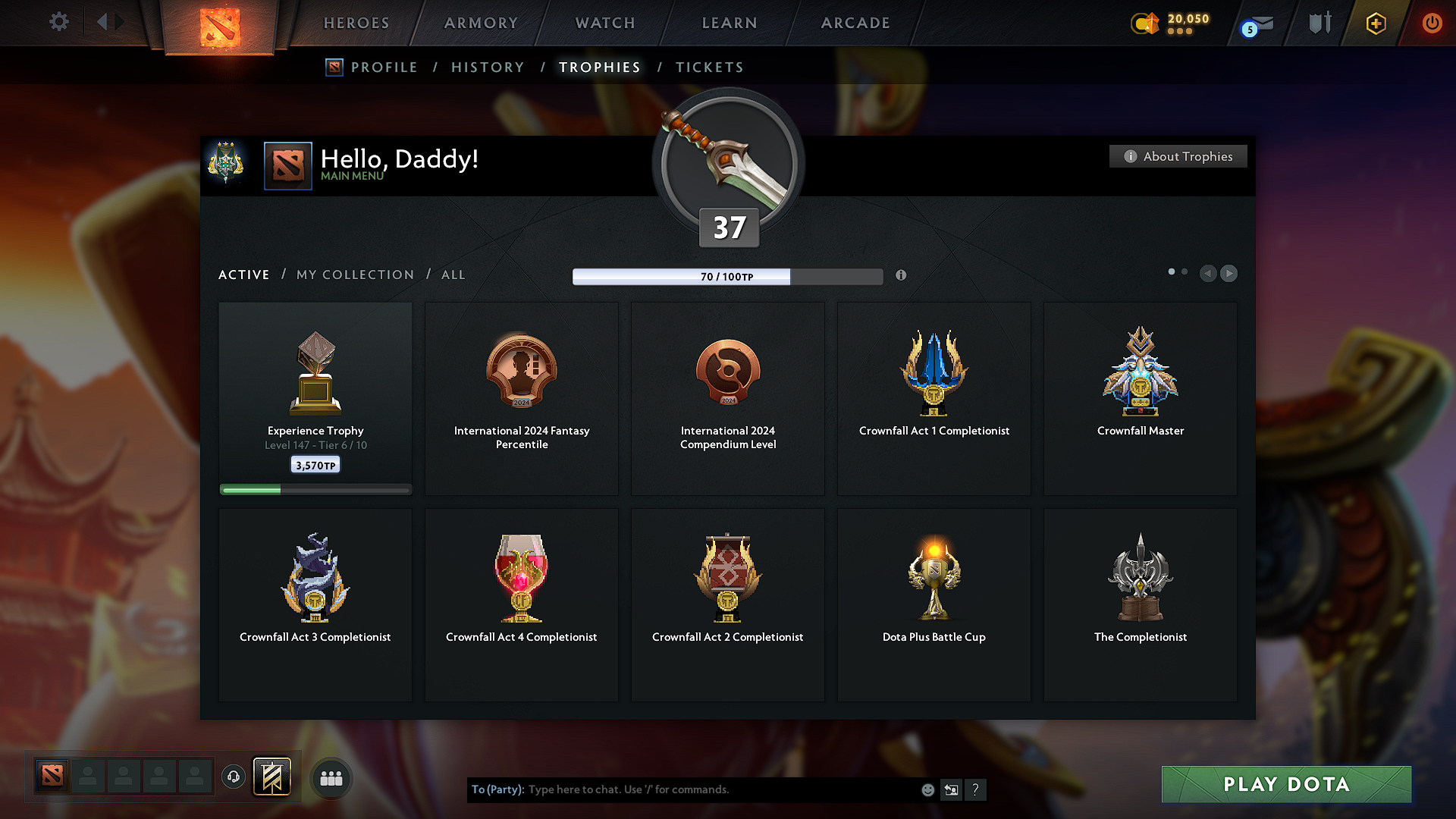Open the Arcade menu entry
1456x819 pixels.
pyautogui.click(x=855, y=23)
